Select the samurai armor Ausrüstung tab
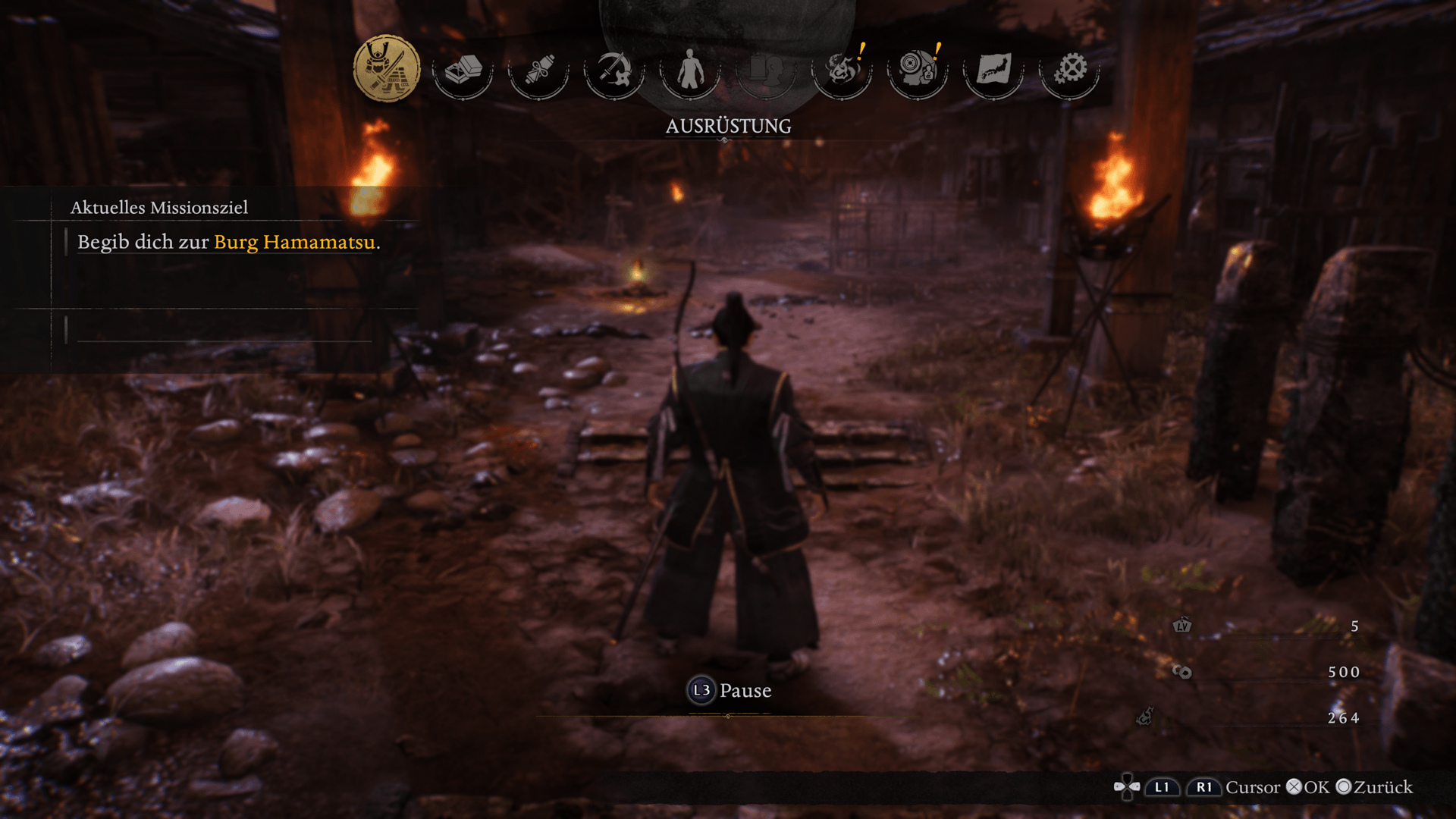 387,69
